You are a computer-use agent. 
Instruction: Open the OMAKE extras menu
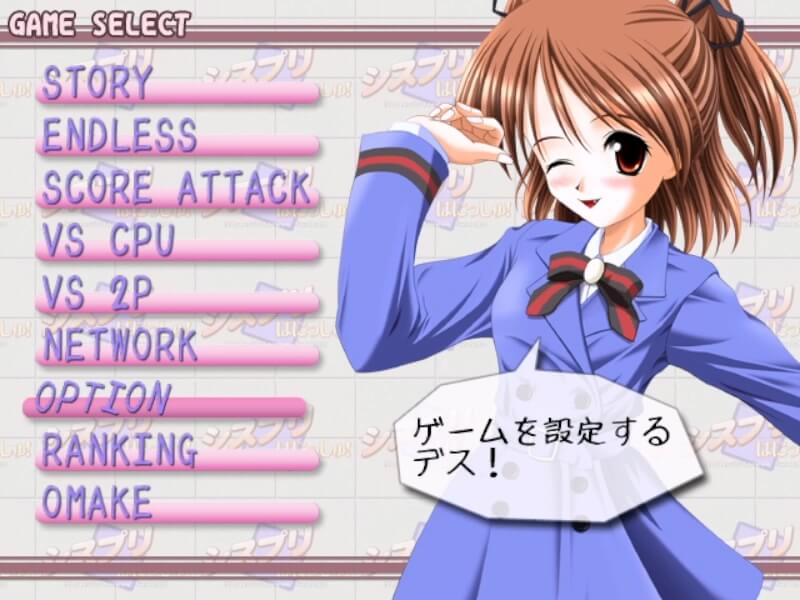[x=97, y=504]
